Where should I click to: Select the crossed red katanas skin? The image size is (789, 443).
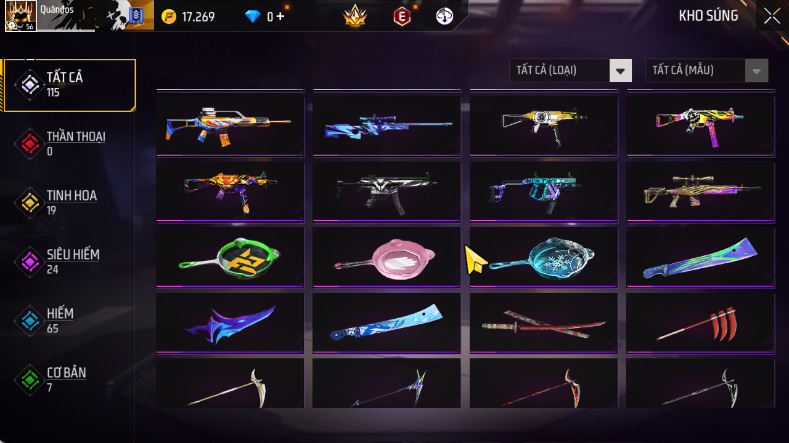pyautogui.click(x=544, y=323)
